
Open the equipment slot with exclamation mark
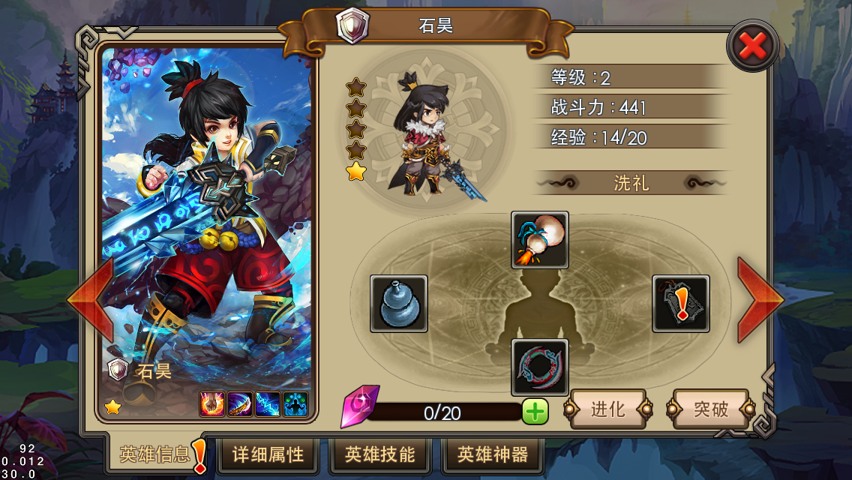click(x=681, y=304)
